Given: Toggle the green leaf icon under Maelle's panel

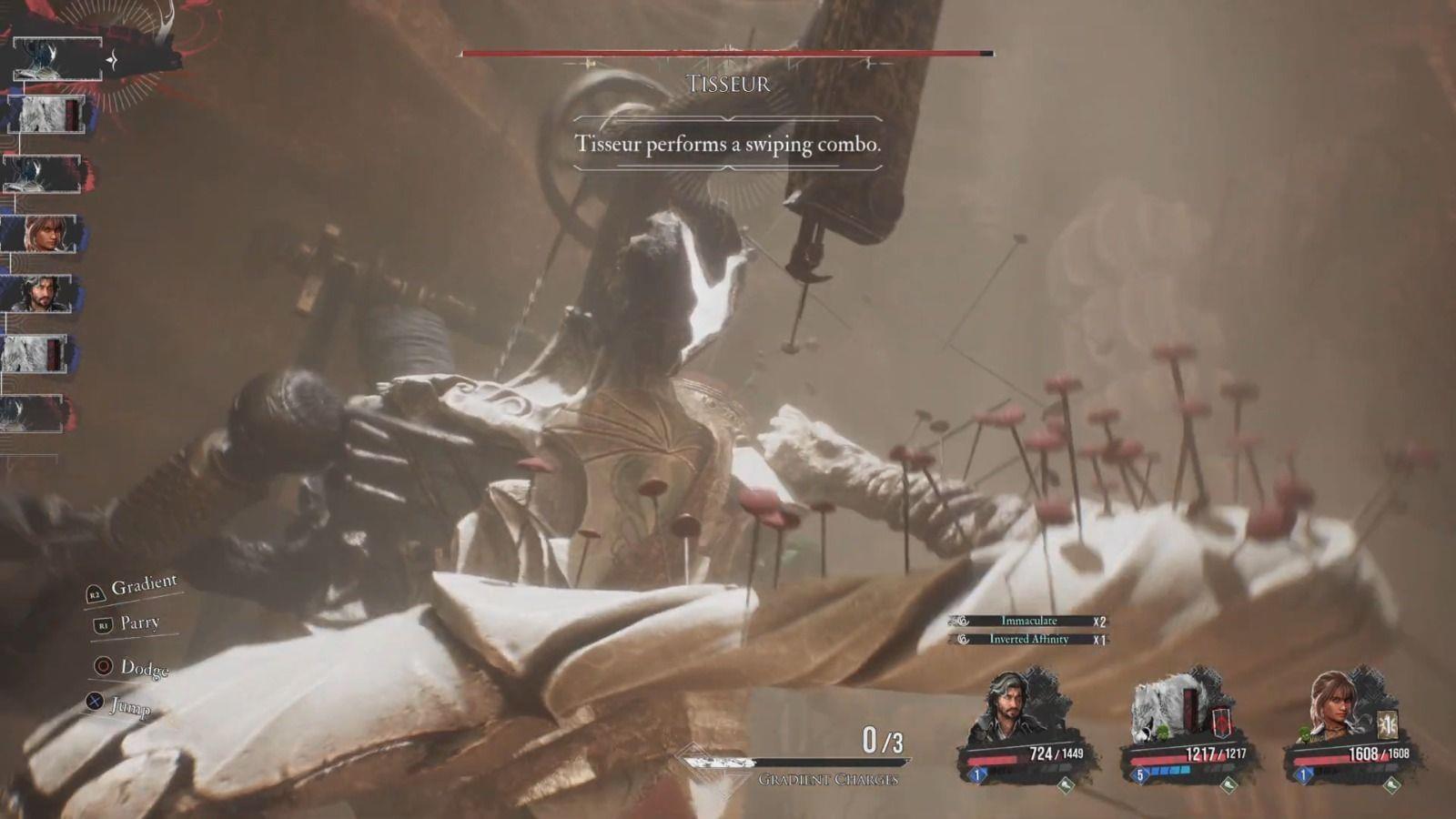Looking at the screenshot, I should point(1394,784).
